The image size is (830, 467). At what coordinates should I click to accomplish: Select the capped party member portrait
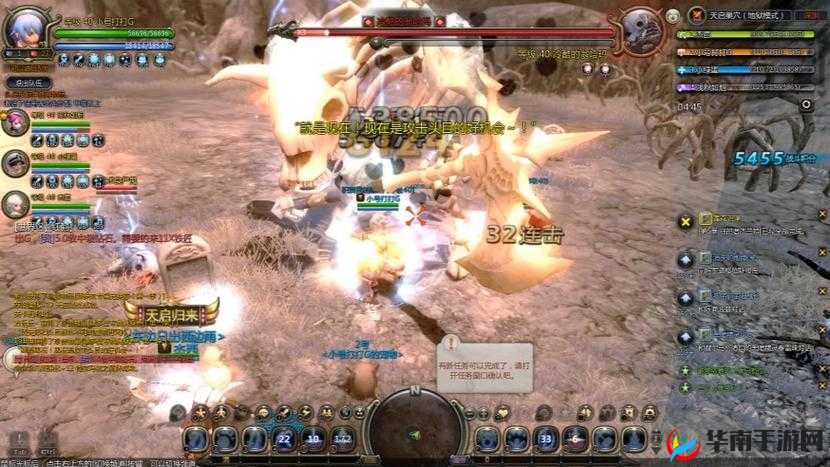pos(16,164)
